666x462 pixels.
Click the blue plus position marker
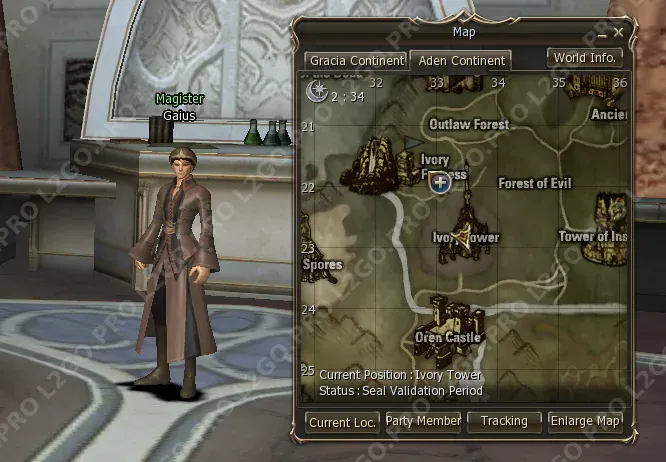(x=439, y=181)
